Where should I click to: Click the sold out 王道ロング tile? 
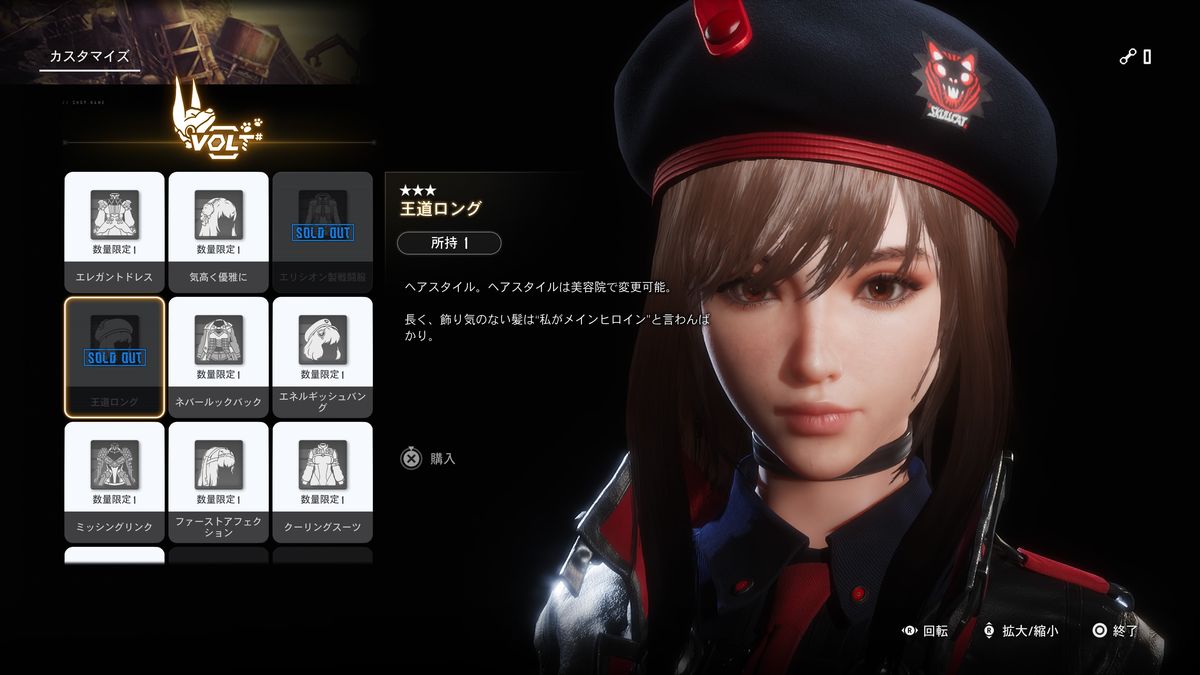tap(114, 356)
